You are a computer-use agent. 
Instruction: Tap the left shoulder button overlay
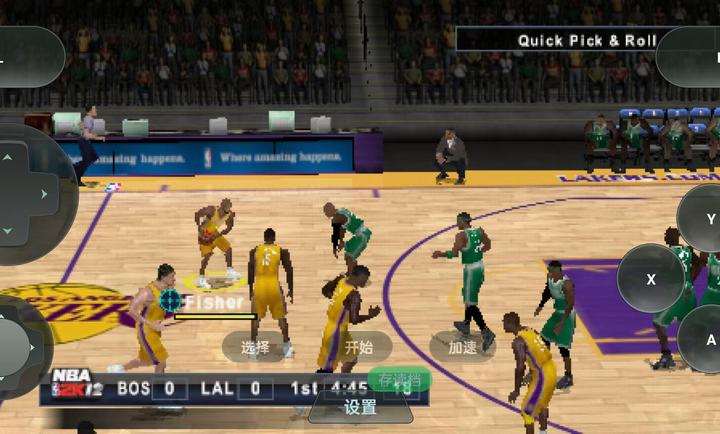click(28, 57)
